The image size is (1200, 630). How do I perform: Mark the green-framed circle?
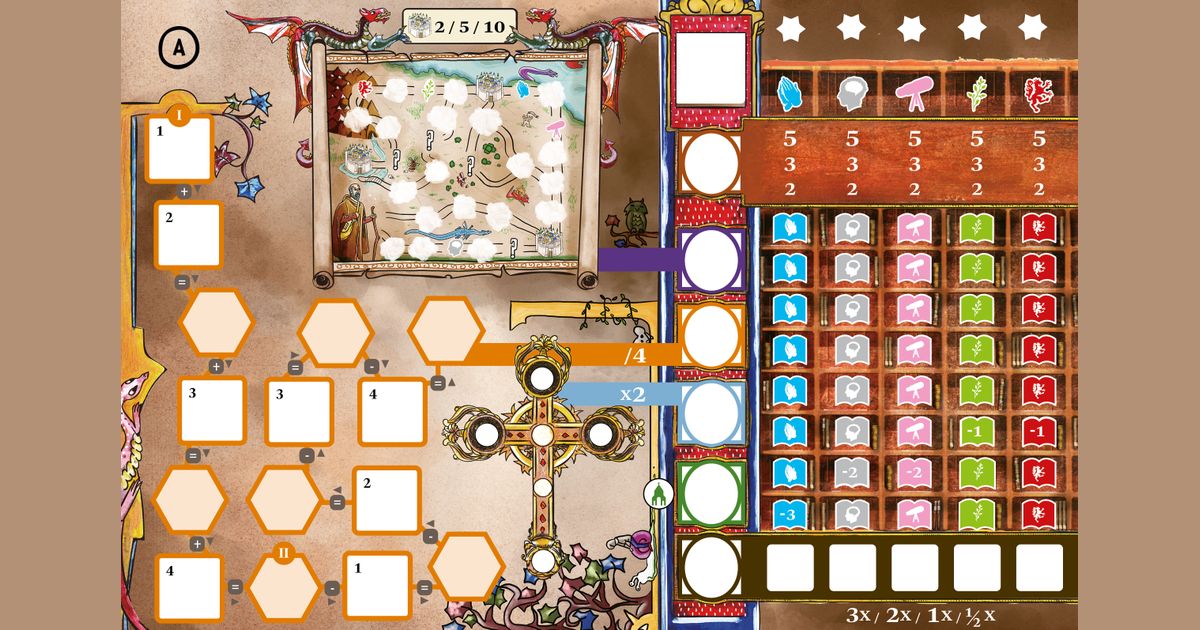710,491
